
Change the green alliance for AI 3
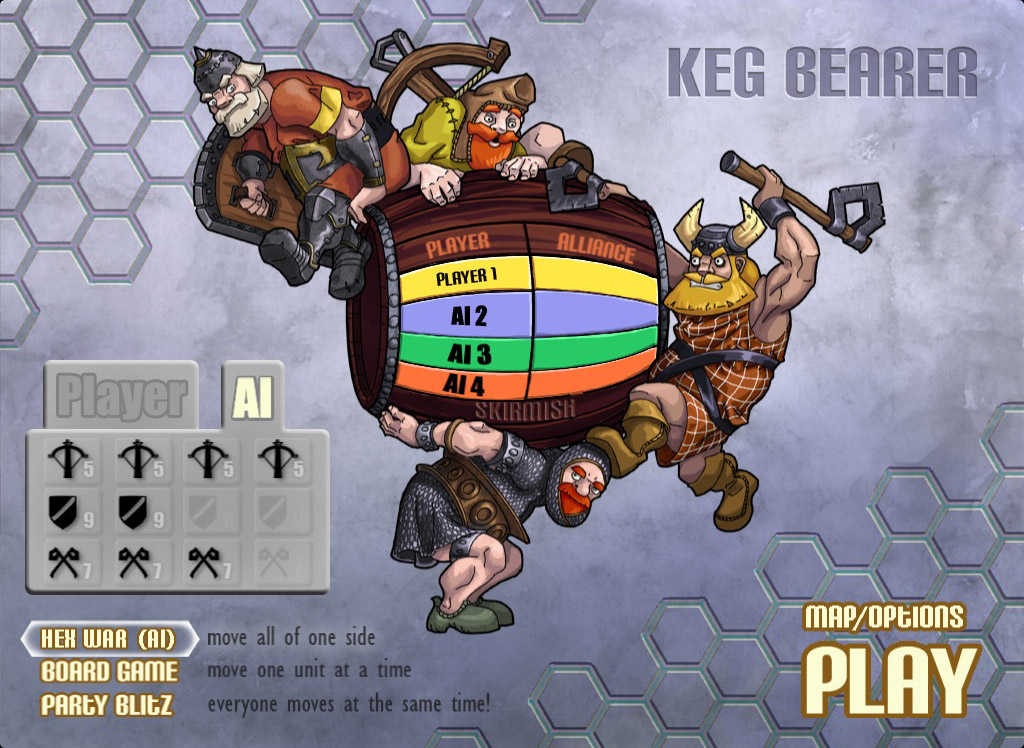(592, 350)
